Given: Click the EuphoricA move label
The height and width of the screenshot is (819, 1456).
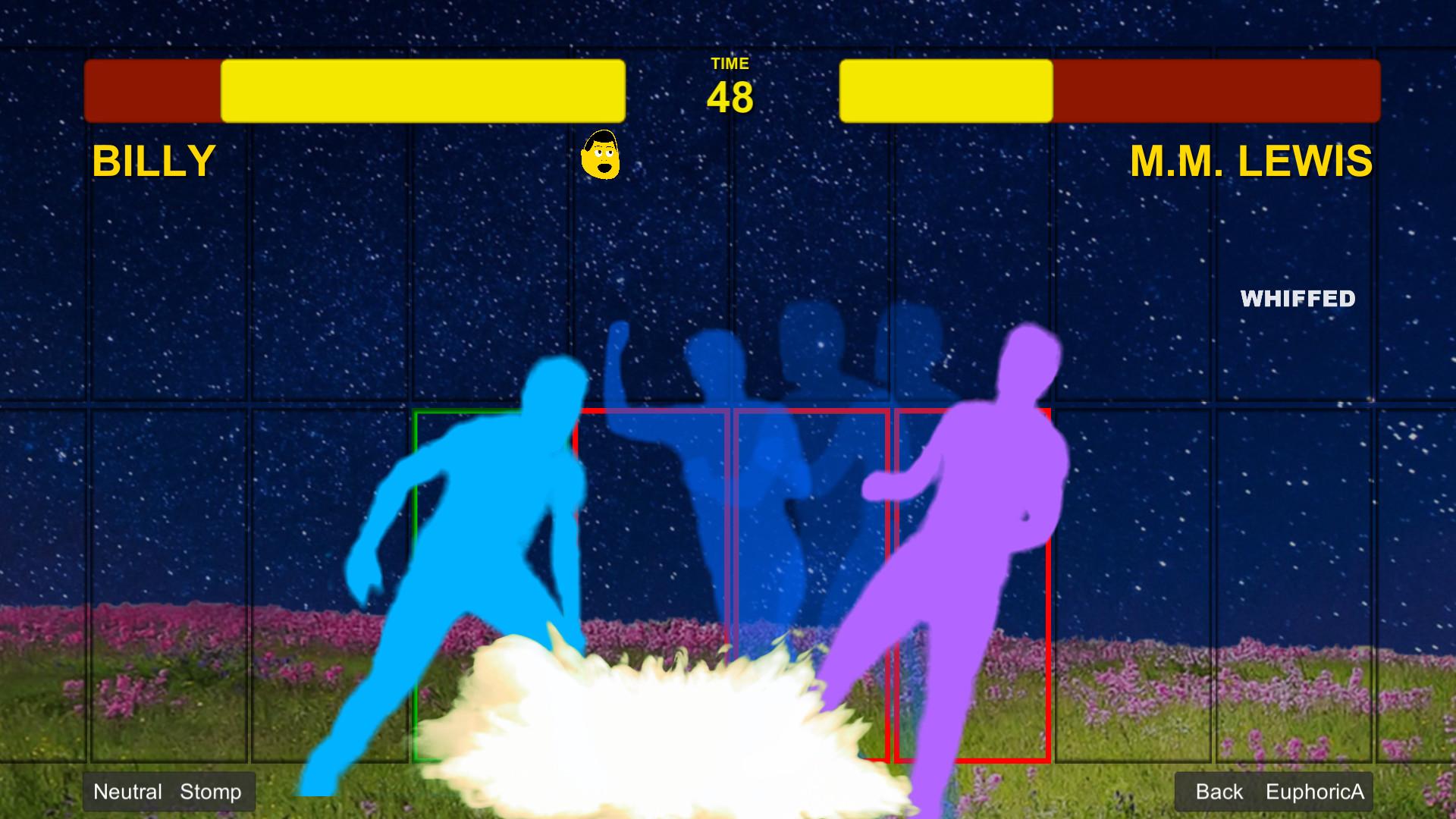Looking at the screenshot, I should coord(1316,792).
